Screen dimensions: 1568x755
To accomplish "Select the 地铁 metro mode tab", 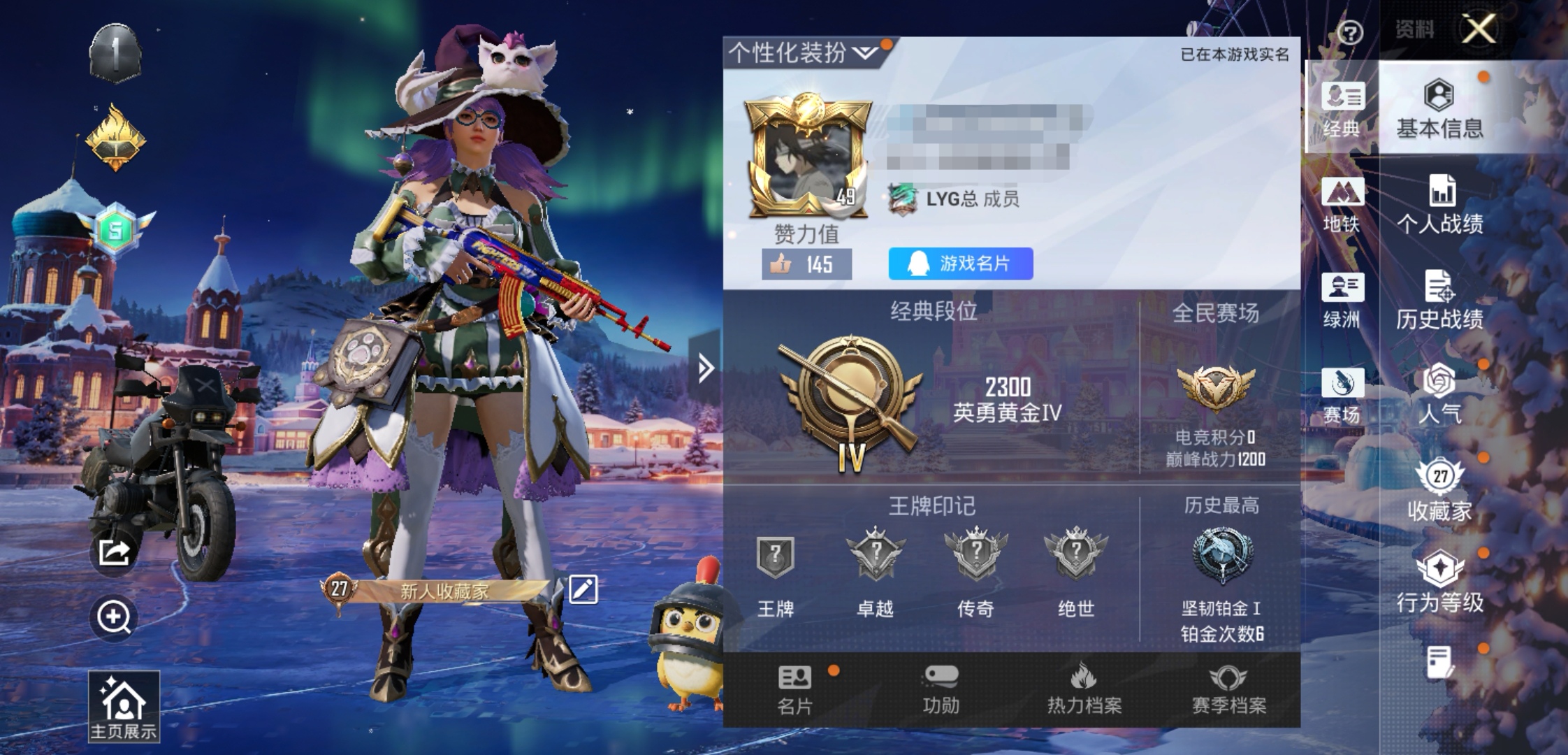I will click(1342, 205).
